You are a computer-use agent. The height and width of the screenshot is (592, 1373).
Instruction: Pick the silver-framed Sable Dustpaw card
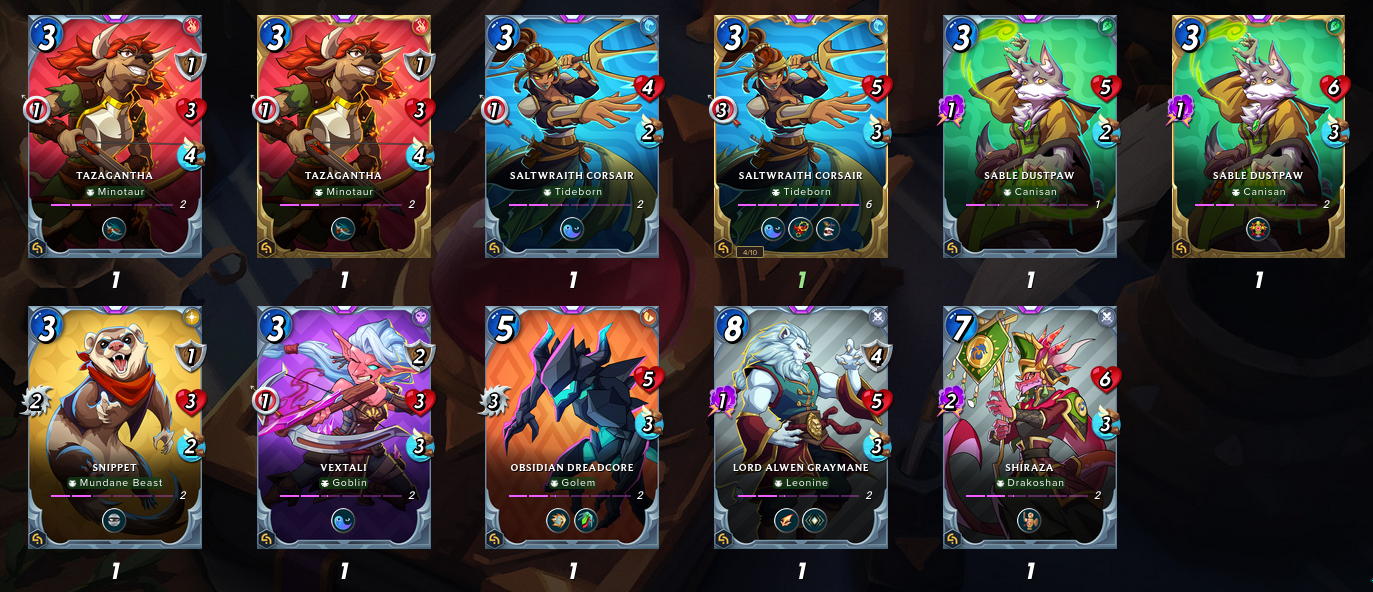click(1030, 135)
